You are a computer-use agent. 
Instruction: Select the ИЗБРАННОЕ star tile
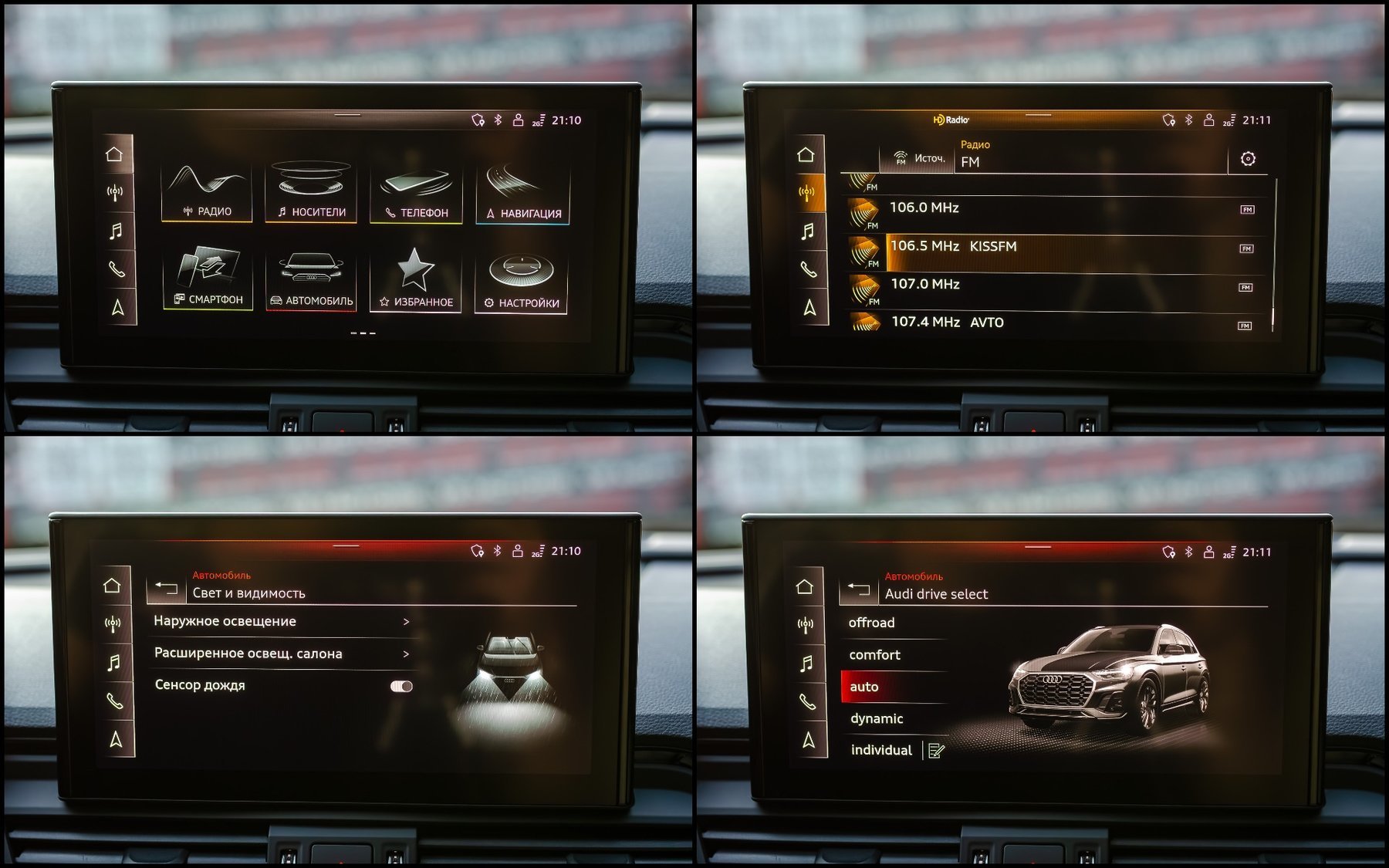pyautogui.click(x=415, y=282)
